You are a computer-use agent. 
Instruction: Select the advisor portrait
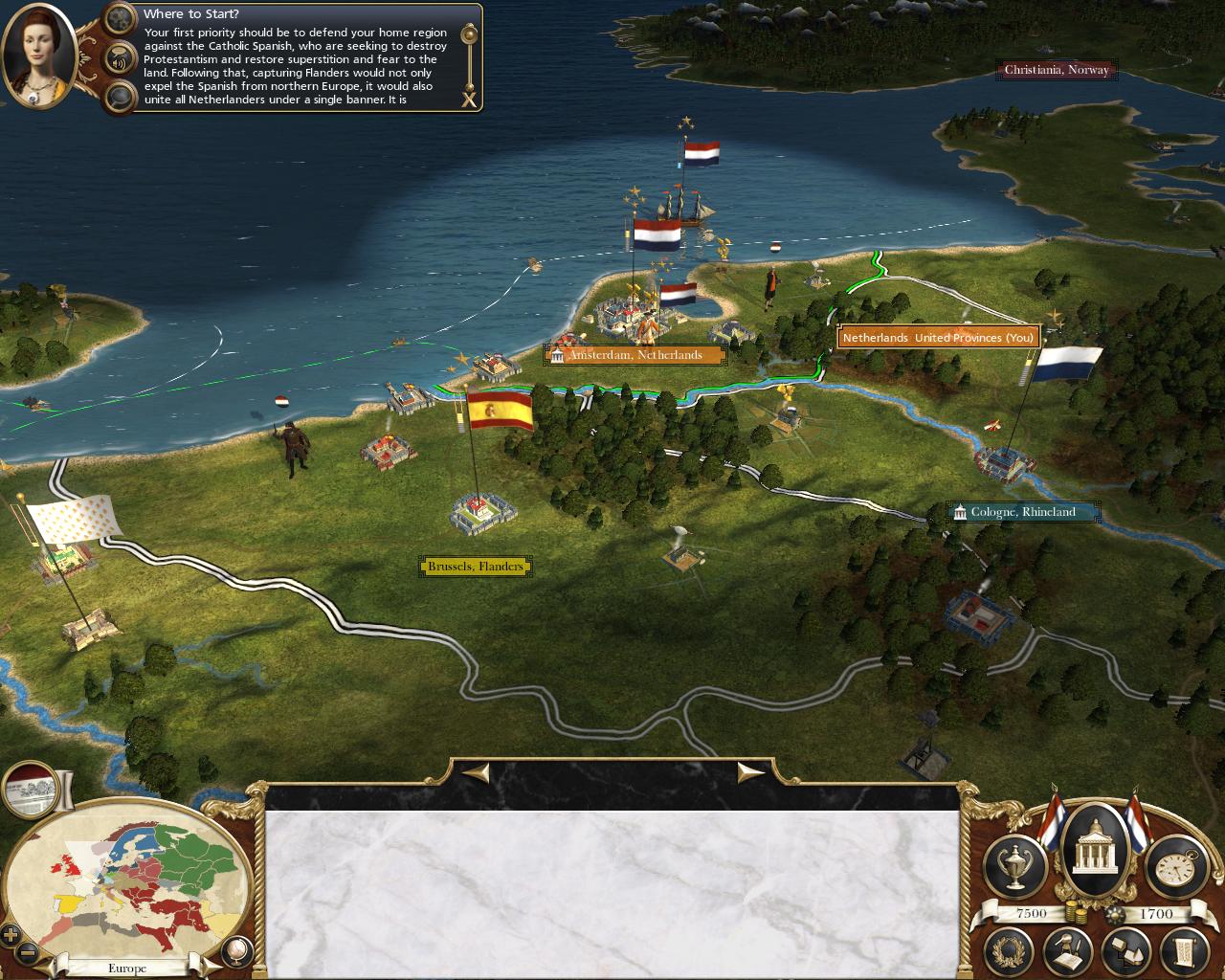pyautogui.click(x=40, y=57)
